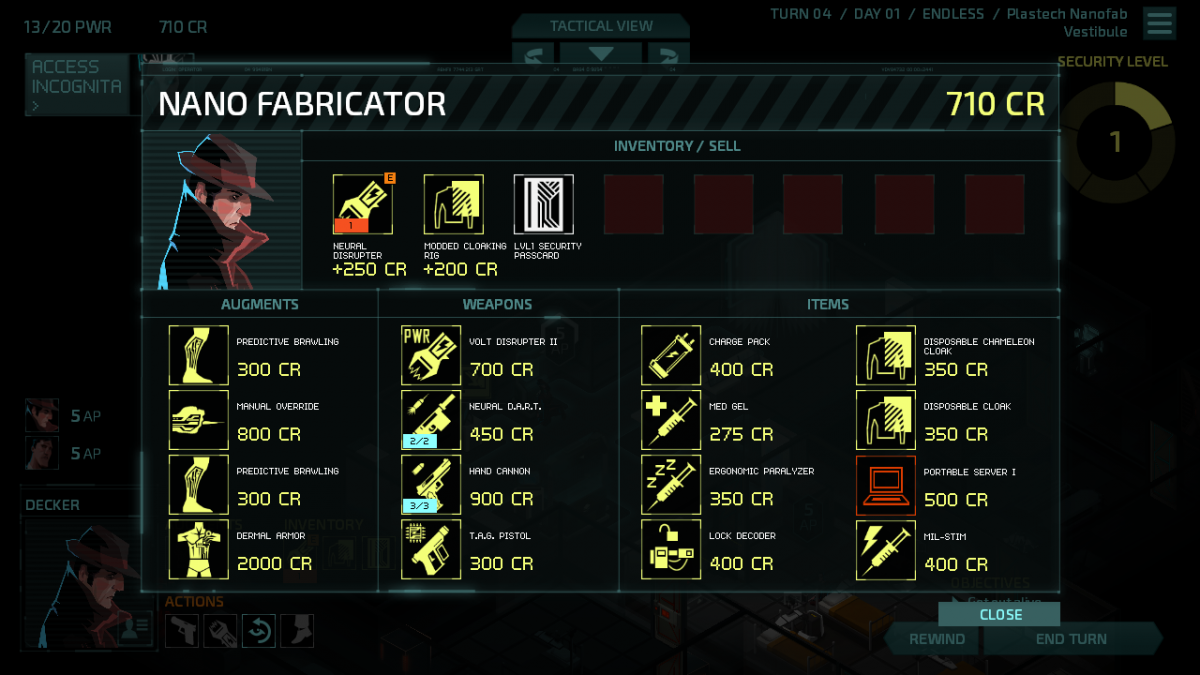Screen dimensions: 1200x675
Task: Sell the Neural Disrupter for 250 CR
Action: point(362,205)
